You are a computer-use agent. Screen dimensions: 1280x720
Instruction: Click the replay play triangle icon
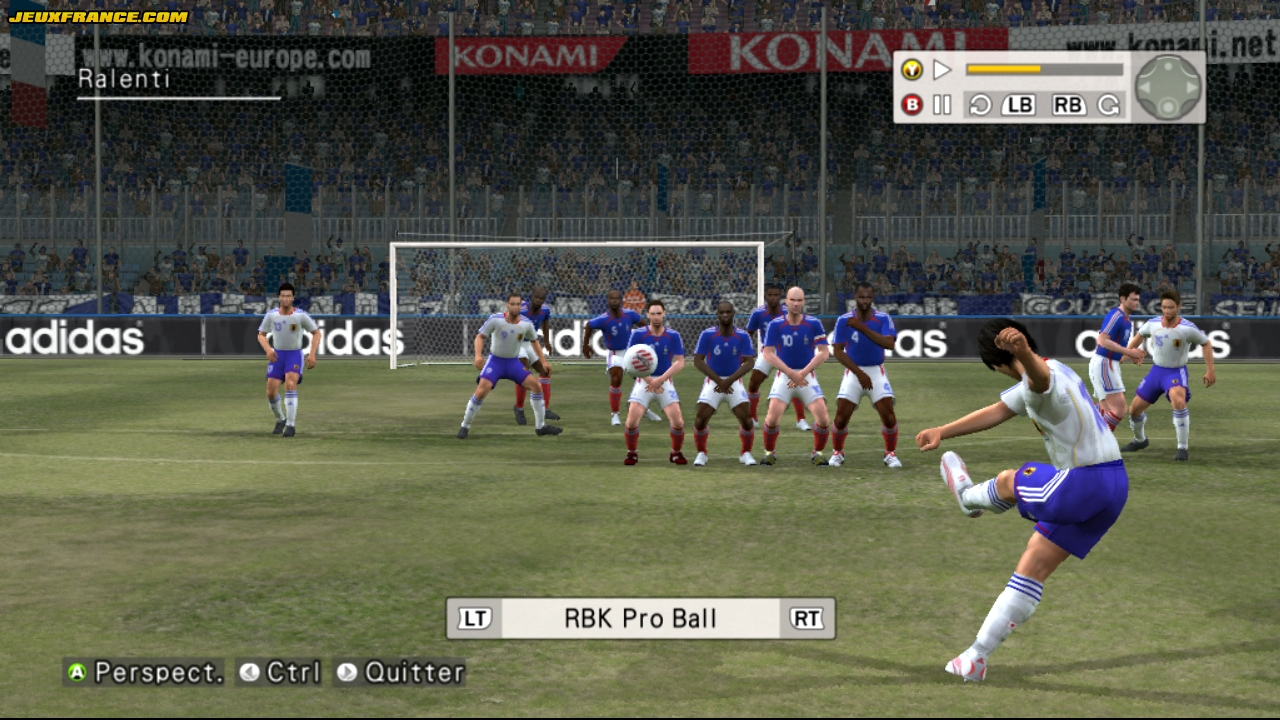942,70
